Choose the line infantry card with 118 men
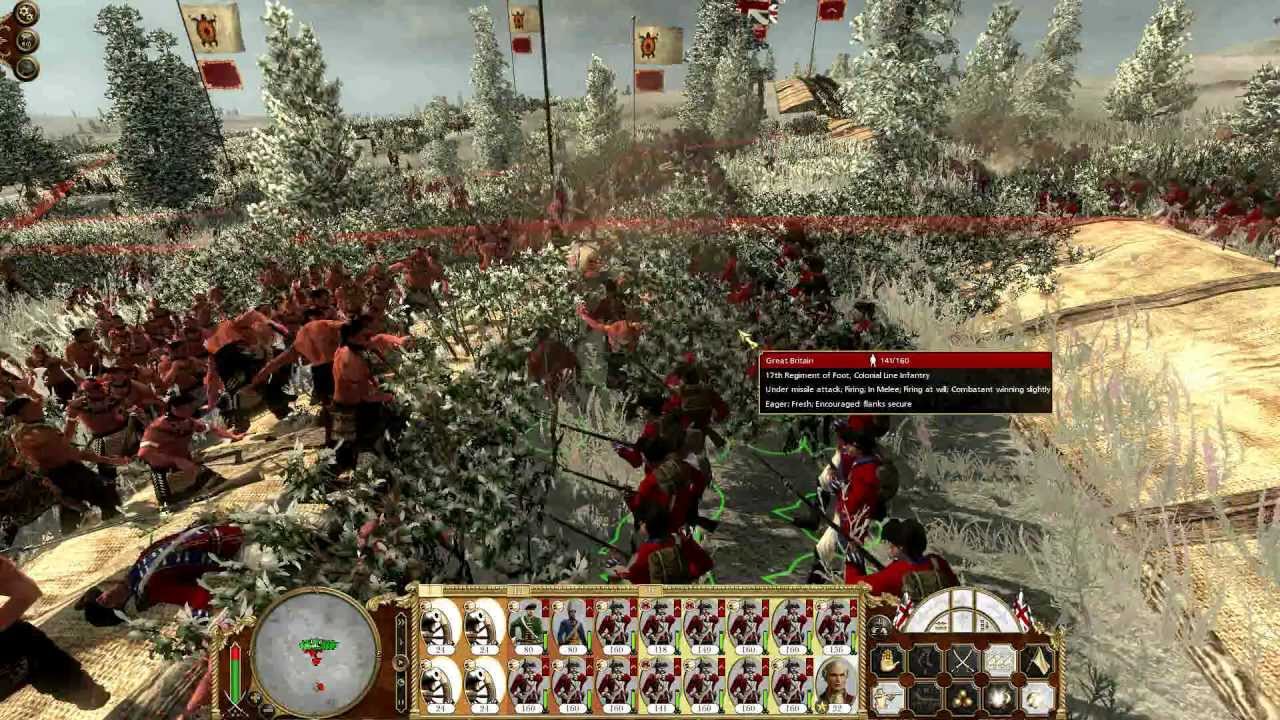The image size is (1280, 720). 660,624
